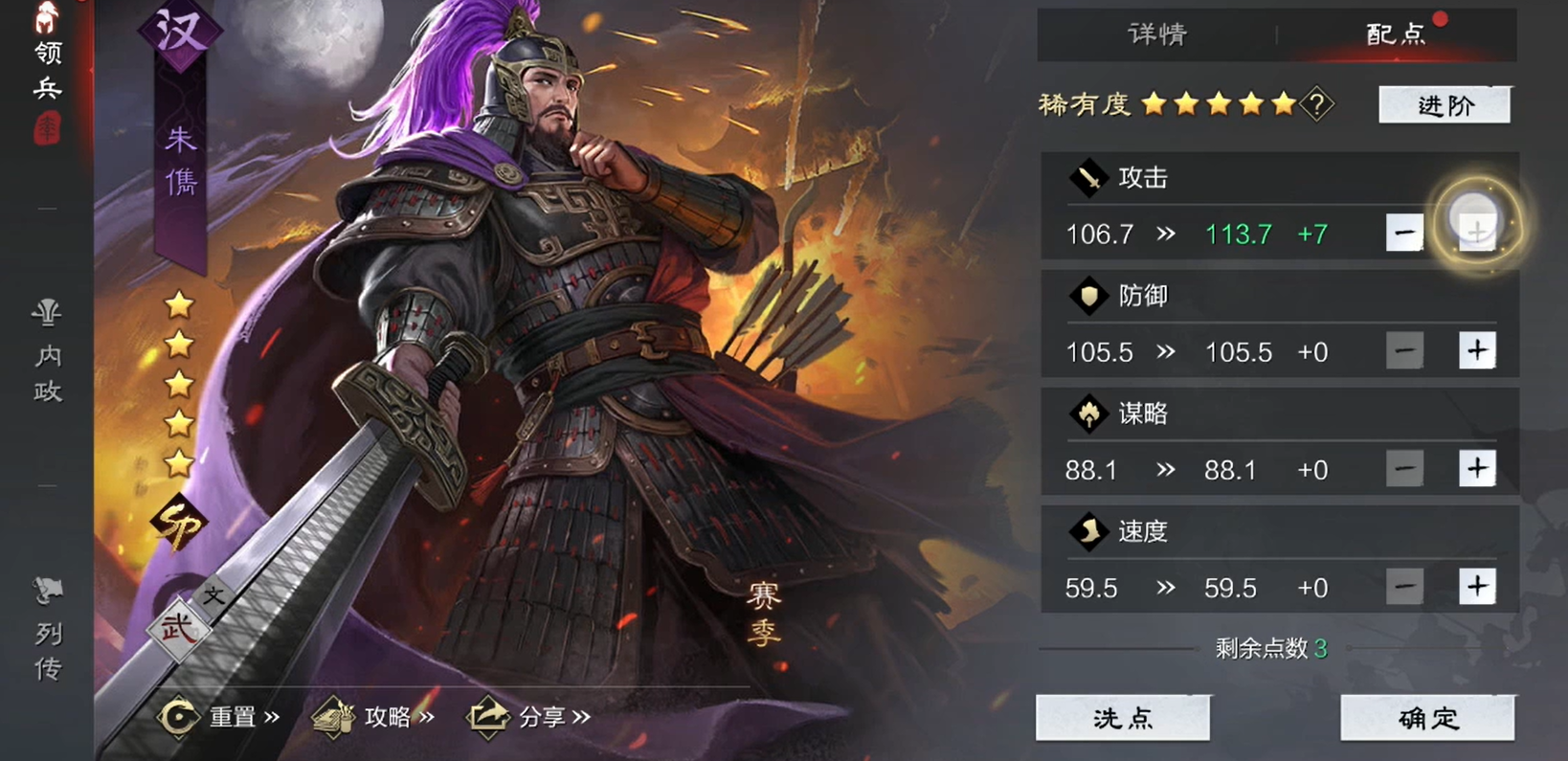The image size is (1568, 761).
Task: Increase 攻击 using the plus stepper
Action: click(x=1475, y=231)
